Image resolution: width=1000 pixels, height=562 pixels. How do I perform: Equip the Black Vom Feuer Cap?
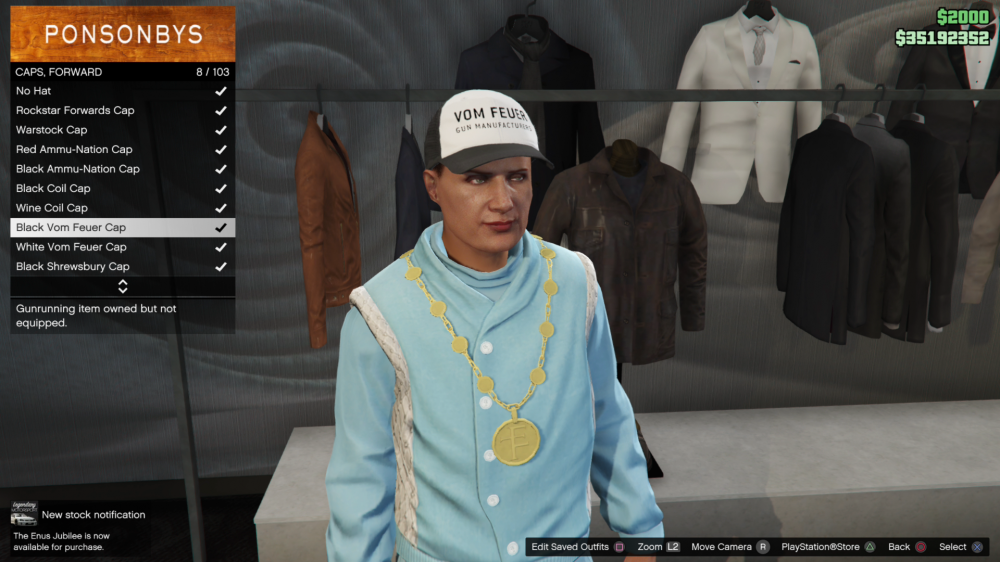coord(122,227)
